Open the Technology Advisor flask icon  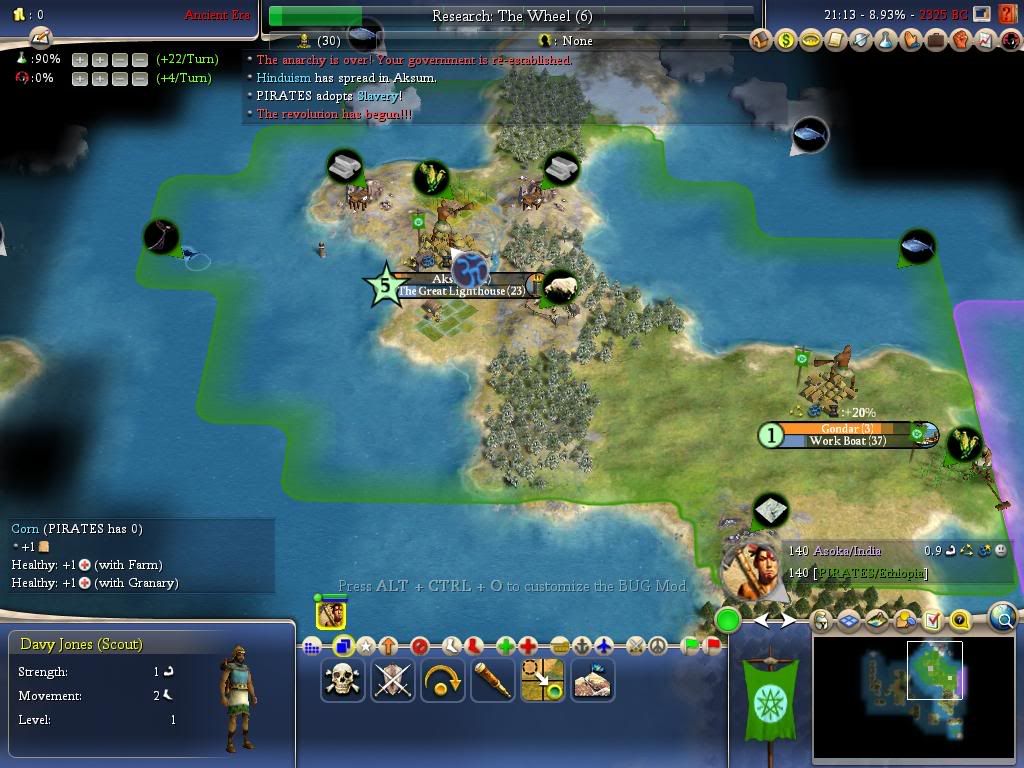885,41
